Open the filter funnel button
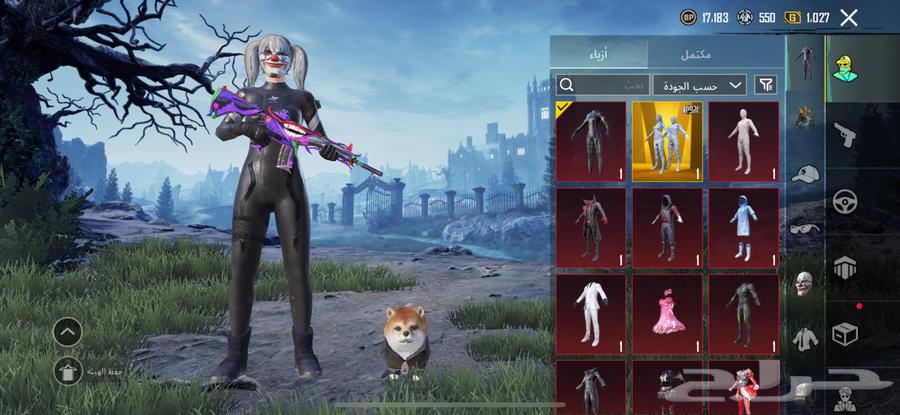The width and height of the screenshot is (900, 415). click(766, 85)
